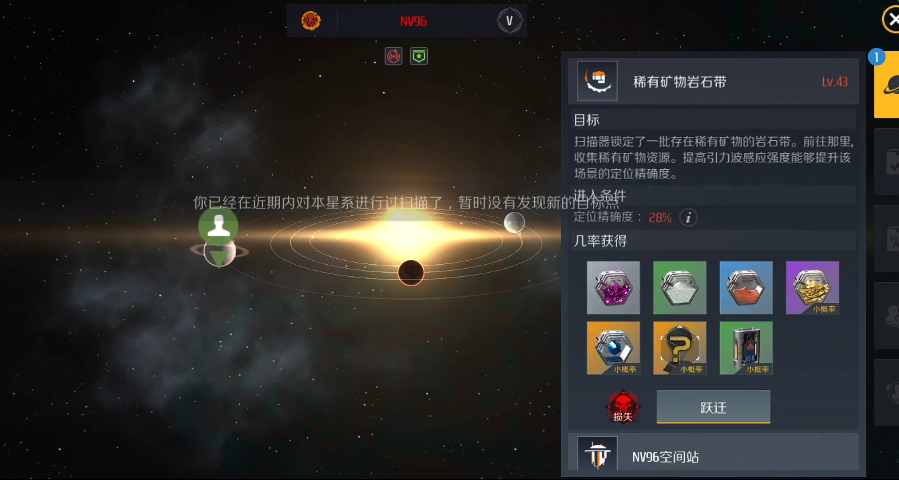Click the red radar scan status icon
Image resolution: width=899 pixels, height=480 pixels.
394,56
